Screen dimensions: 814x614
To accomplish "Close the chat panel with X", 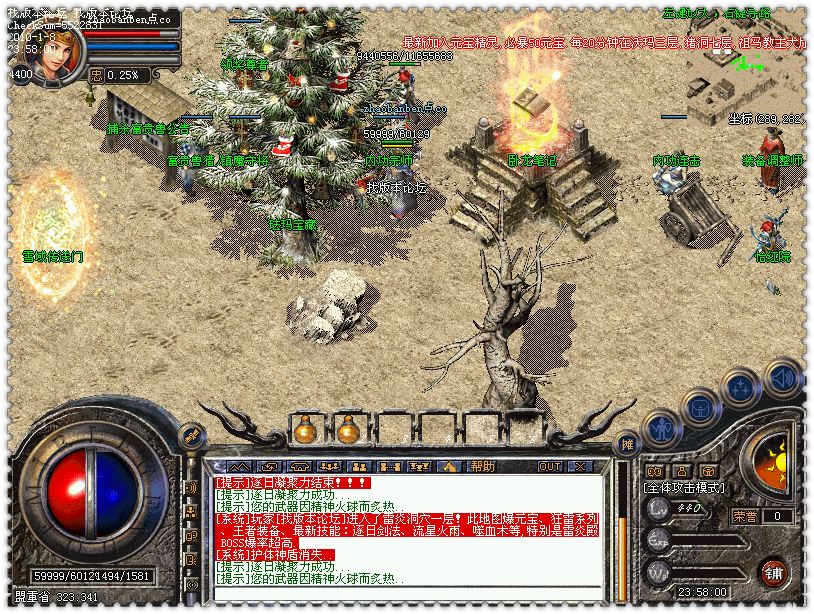I will (x=578, y=466).
